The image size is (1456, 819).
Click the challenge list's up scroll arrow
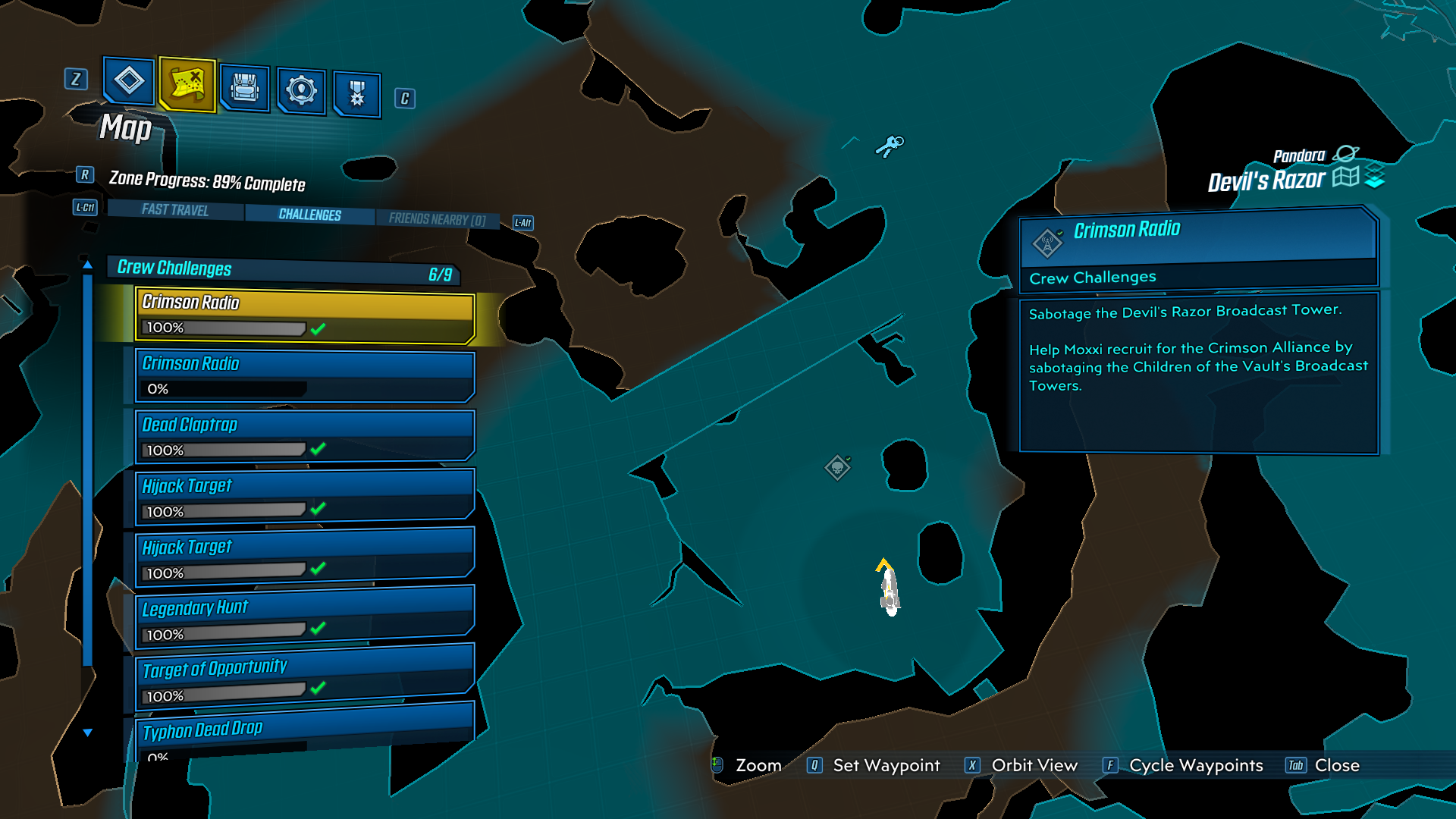[88, 265]
